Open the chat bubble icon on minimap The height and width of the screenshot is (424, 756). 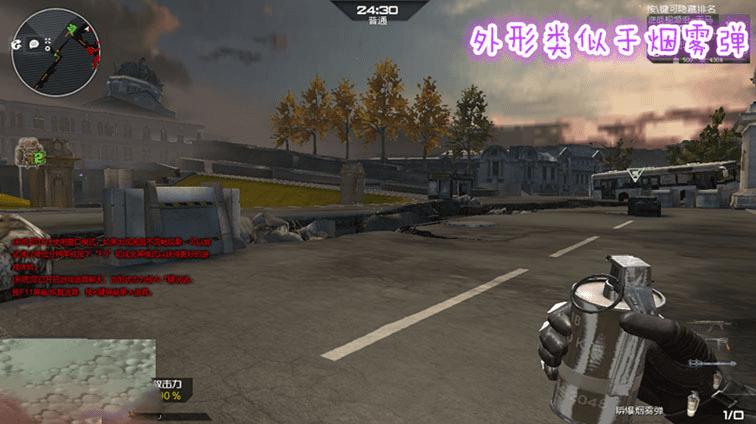tap(33, 44)
